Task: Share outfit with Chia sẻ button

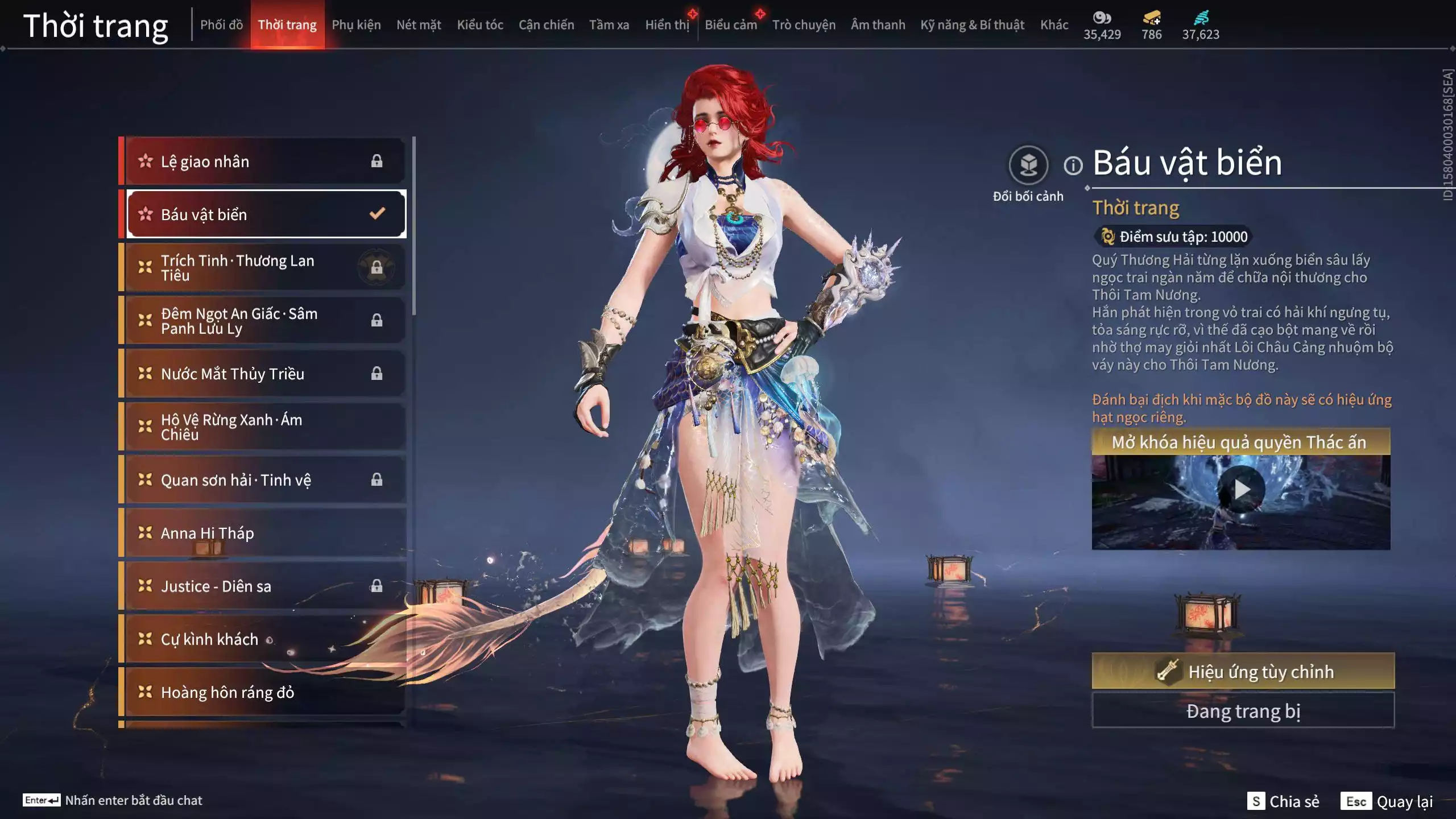Action: pos(1283,801)
